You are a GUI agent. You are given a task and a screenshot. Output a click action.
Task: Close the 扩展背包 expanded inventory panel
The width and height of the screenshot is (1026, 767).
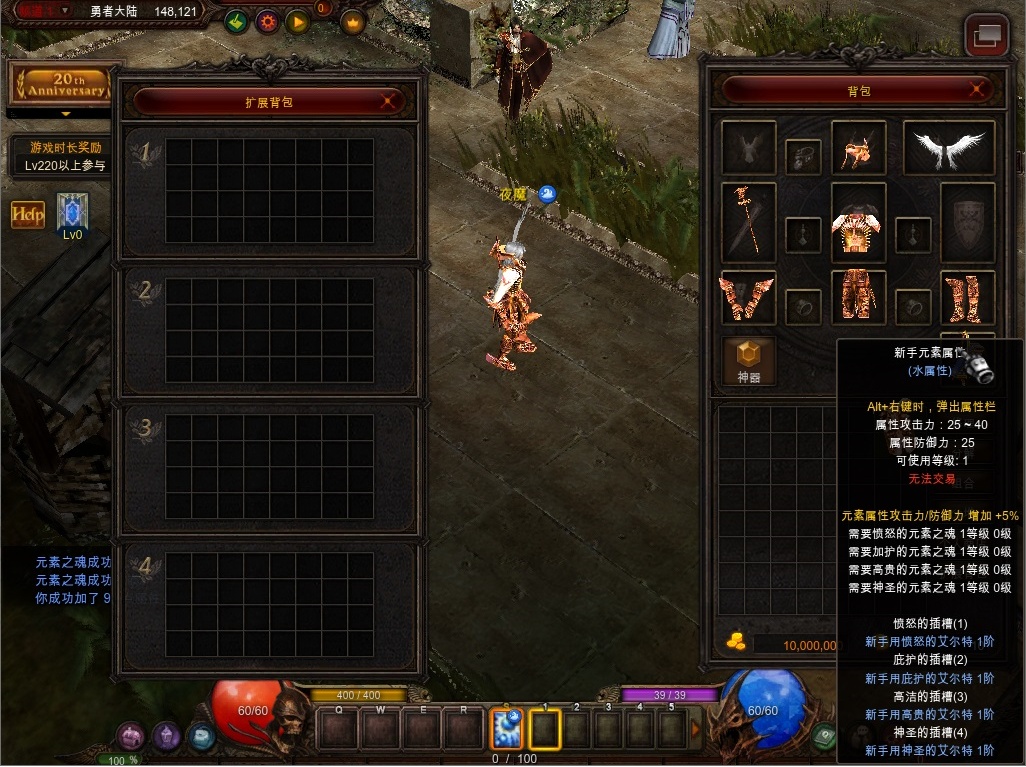[388, 101]
